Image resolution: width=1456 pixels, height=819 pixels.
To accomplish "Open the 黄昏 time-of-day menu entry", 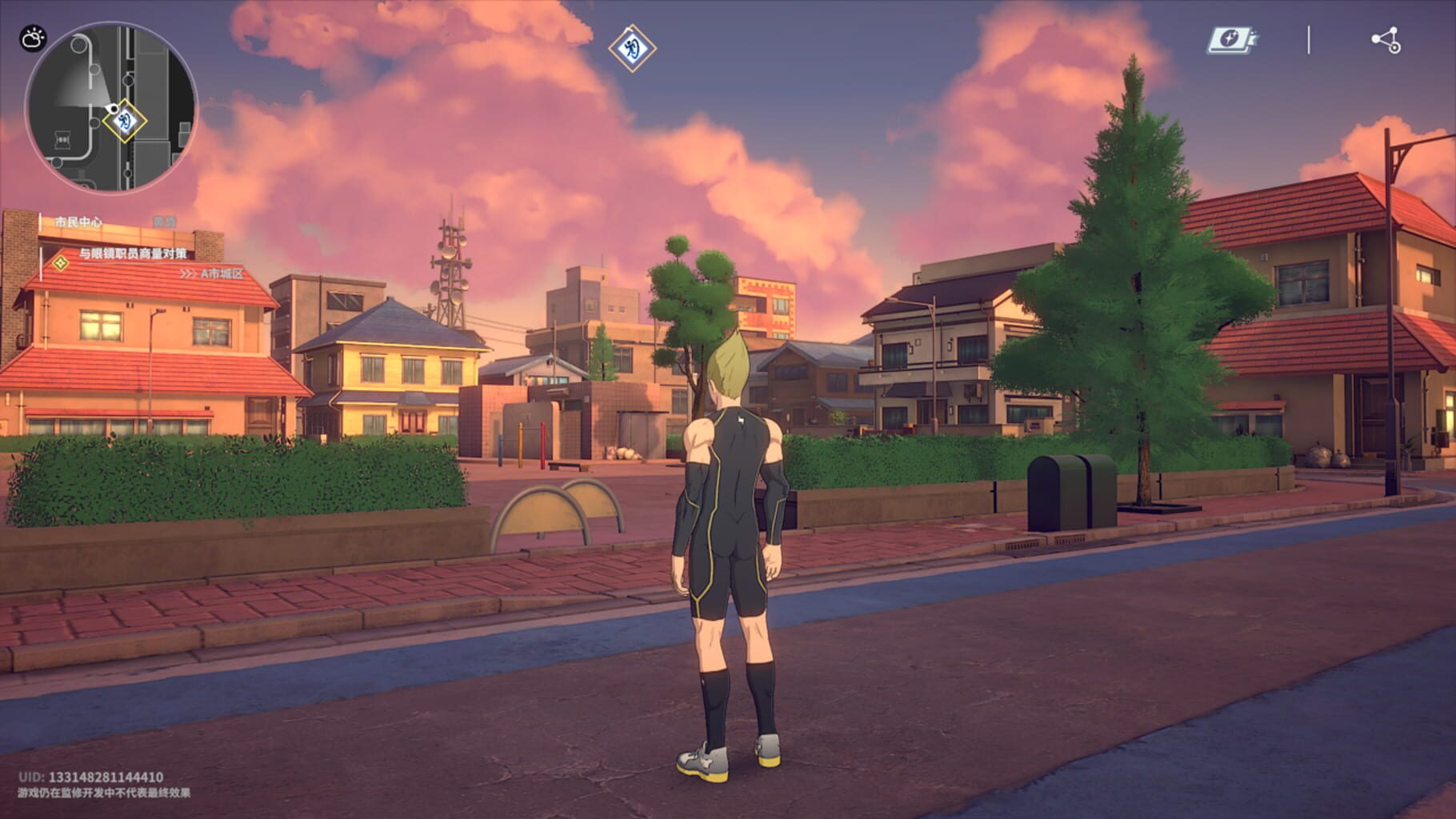I will 164,222.
